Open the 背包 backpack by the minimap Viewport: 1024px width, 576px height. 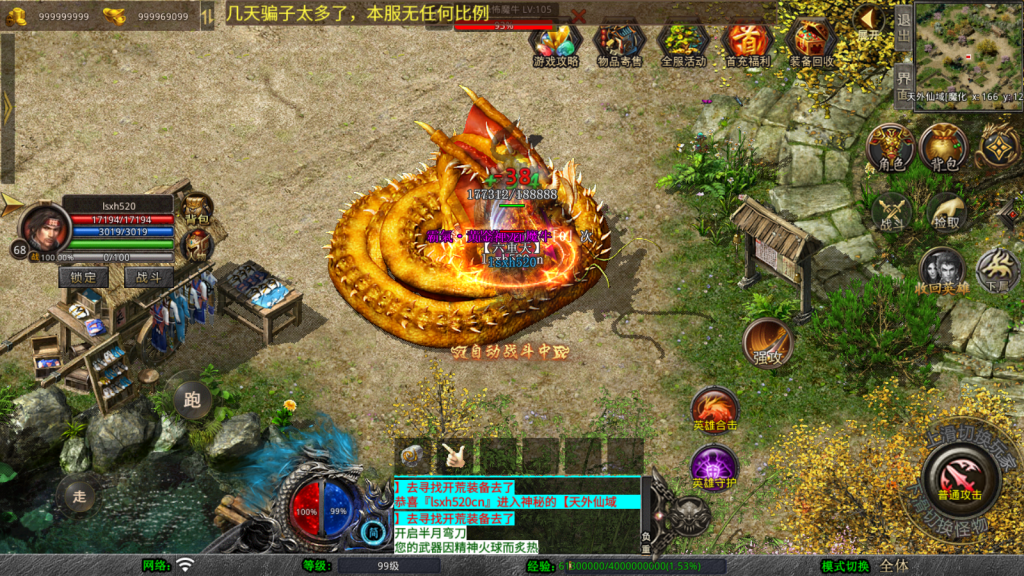tap(943, 148)
